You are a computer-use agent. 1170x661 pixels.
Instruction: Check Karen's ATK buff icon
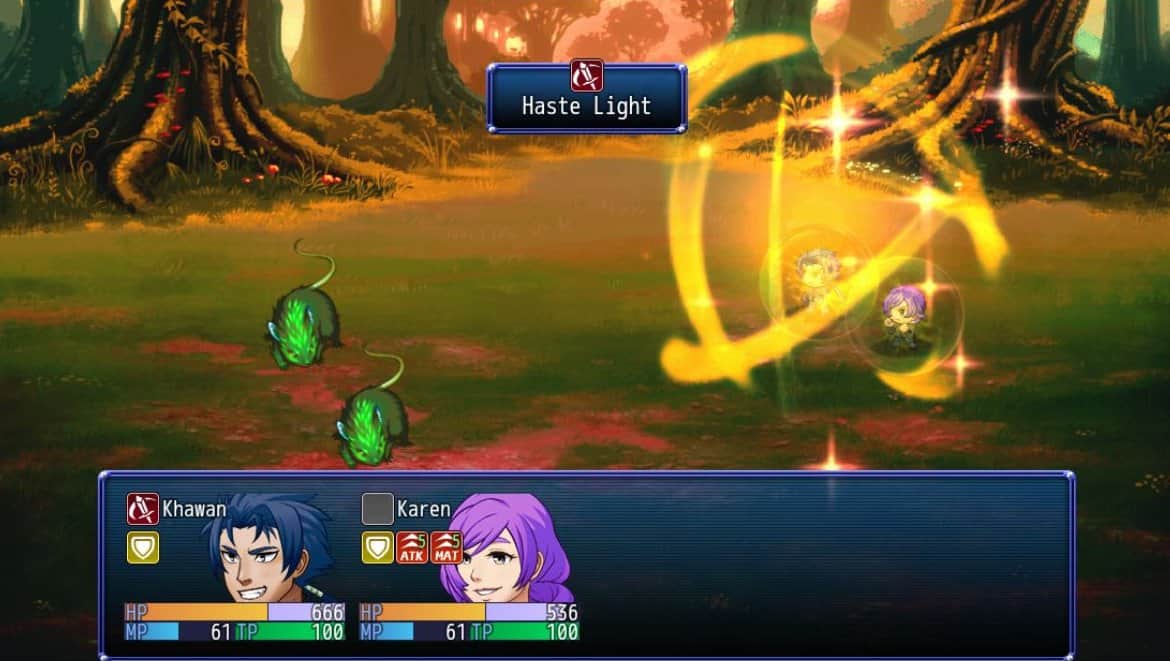[412, 547]
